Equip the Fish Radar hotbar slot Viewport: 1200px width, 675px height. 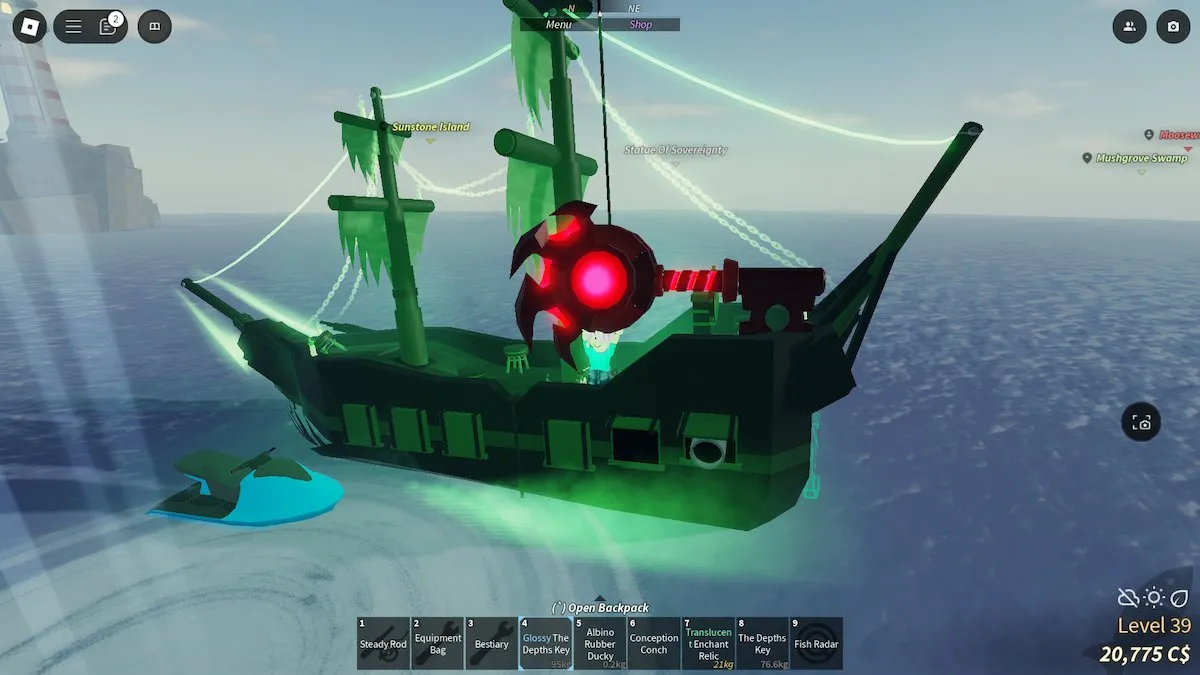[816, 643]
